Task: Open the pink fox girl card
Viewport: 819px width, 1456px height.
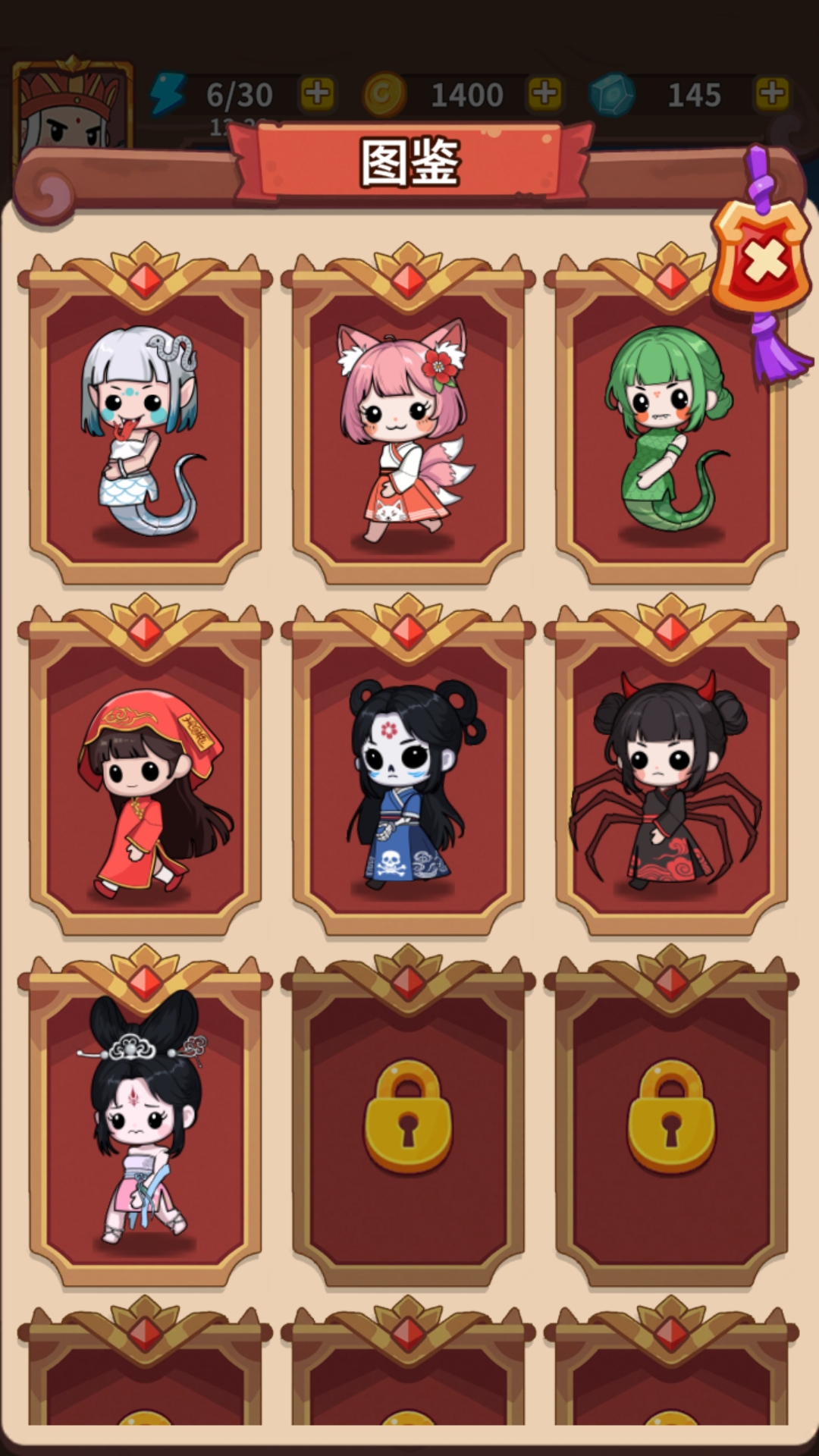Action: pos(408,425)
